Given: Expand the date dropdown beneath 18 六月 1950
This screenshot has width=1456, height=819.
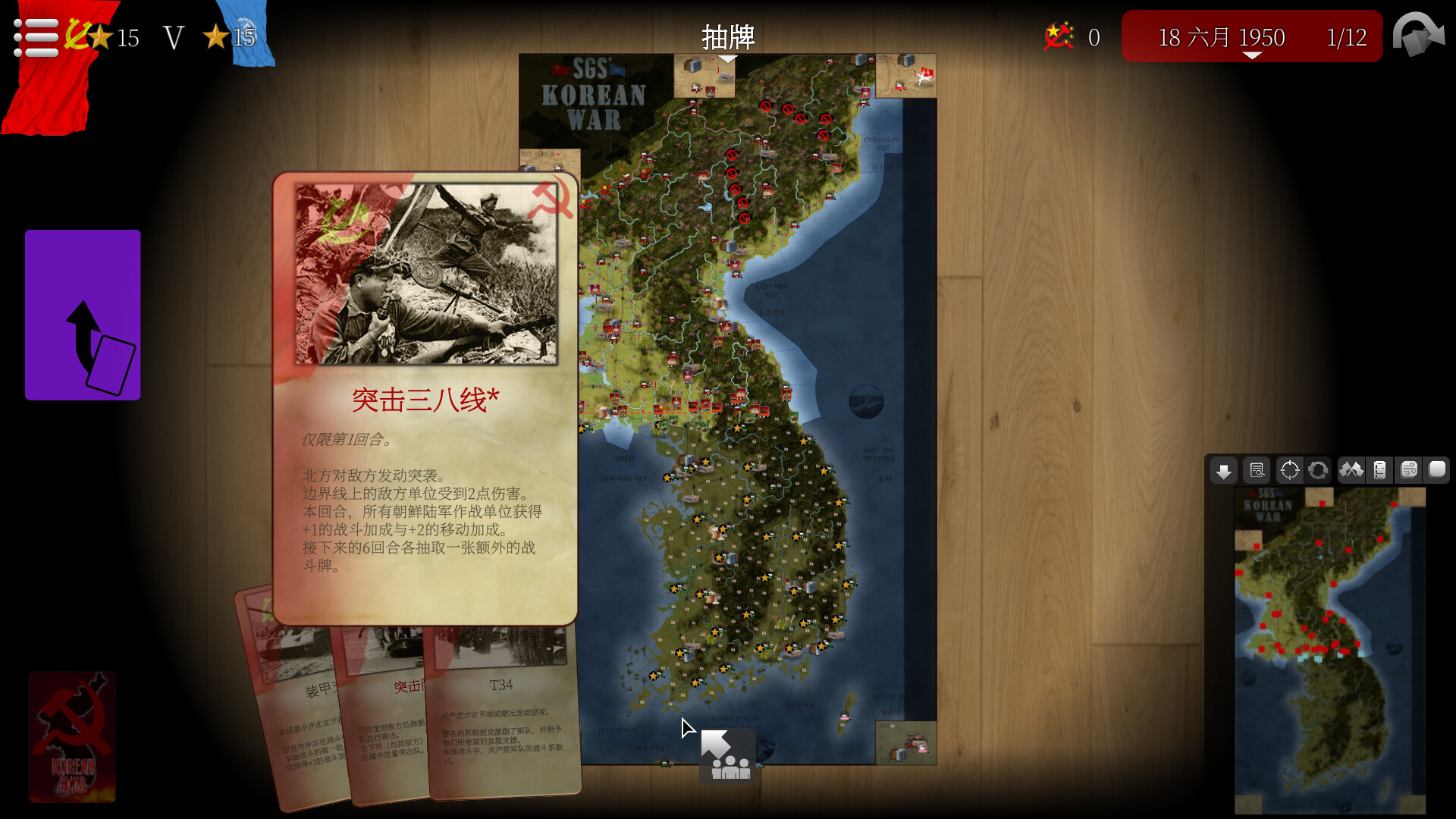Looking at the screenshot, I should [1254, 55].
